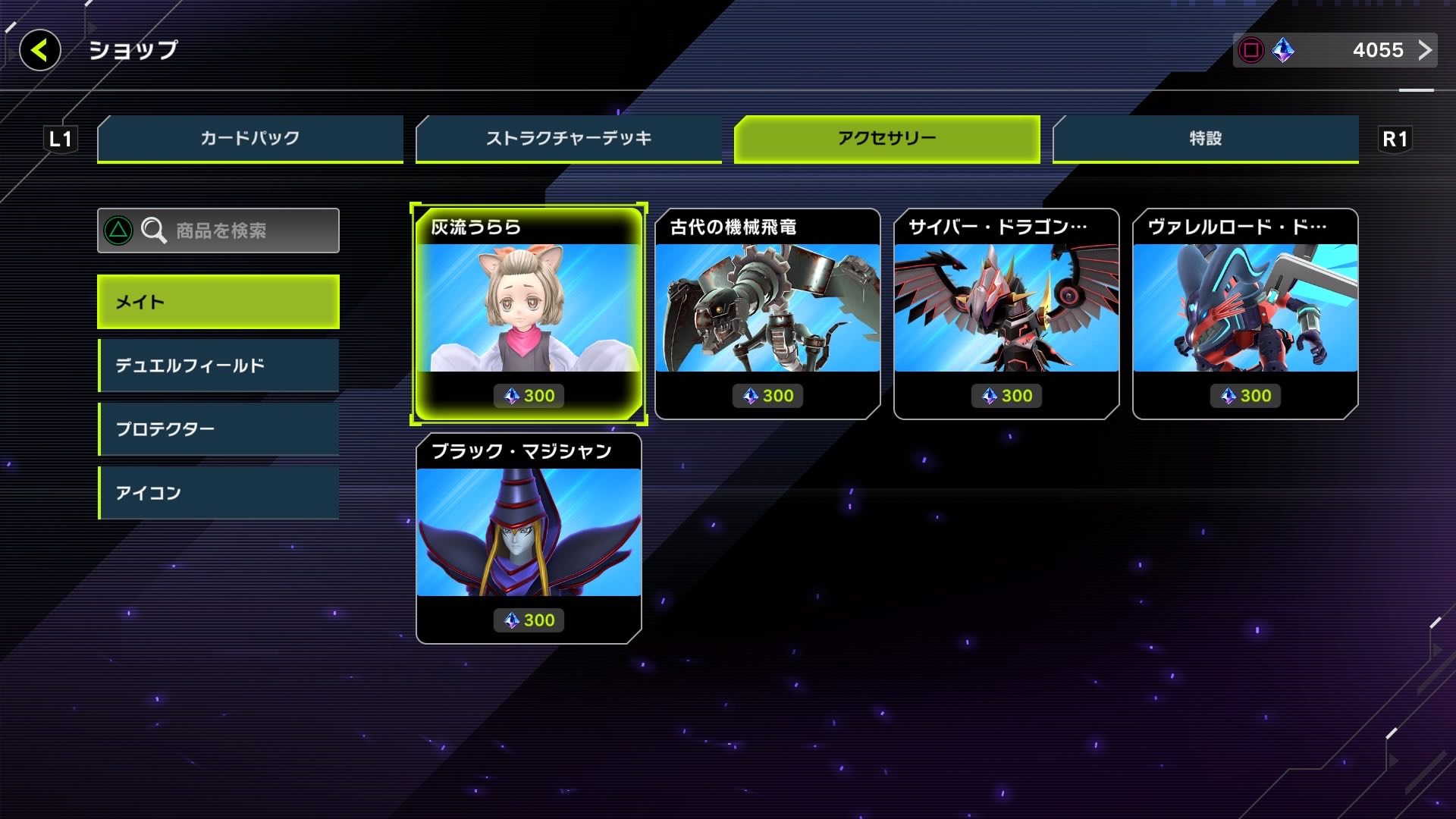The height and width of the screenshot is (819, 1456).
Task: Click the 300 gem price on ブラック・マジシャン
Action: (x=529, y=620)
